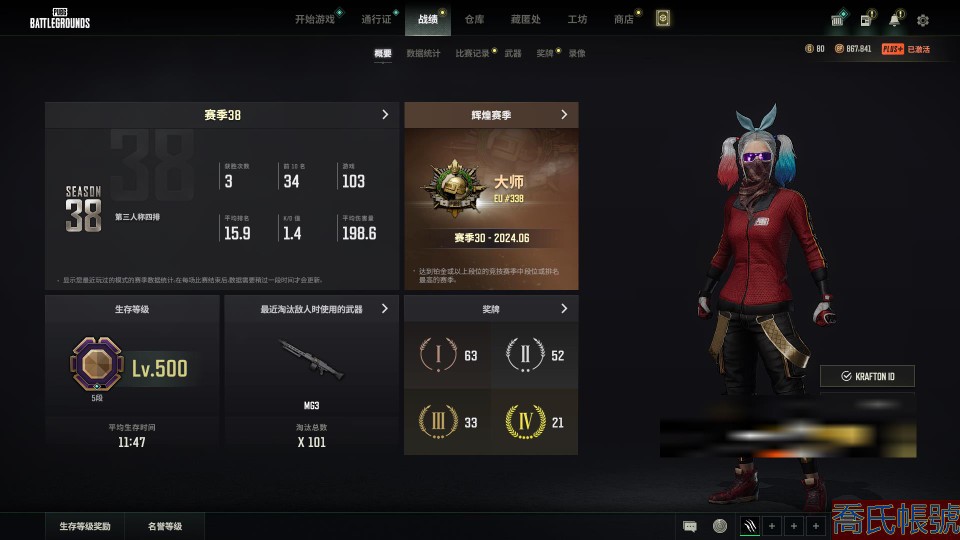Screen dimensions: 960x540
Task: Open the settings gear icon
Action: [x=923, y=20]
